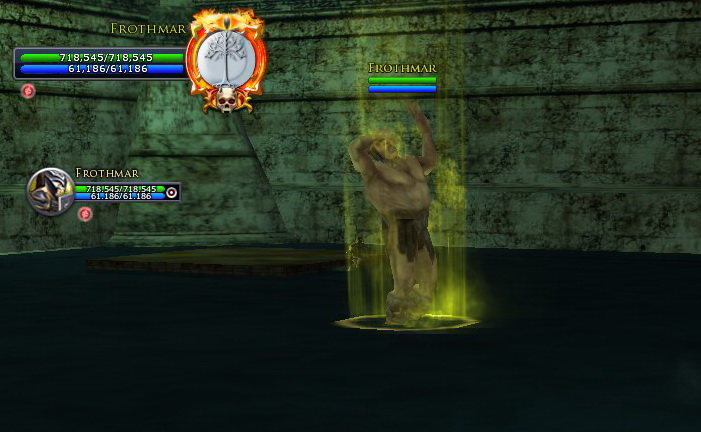This screenshot has height=432, width=701.
Task: Click the red effect icon under the target frame
Action: (28, 91)
